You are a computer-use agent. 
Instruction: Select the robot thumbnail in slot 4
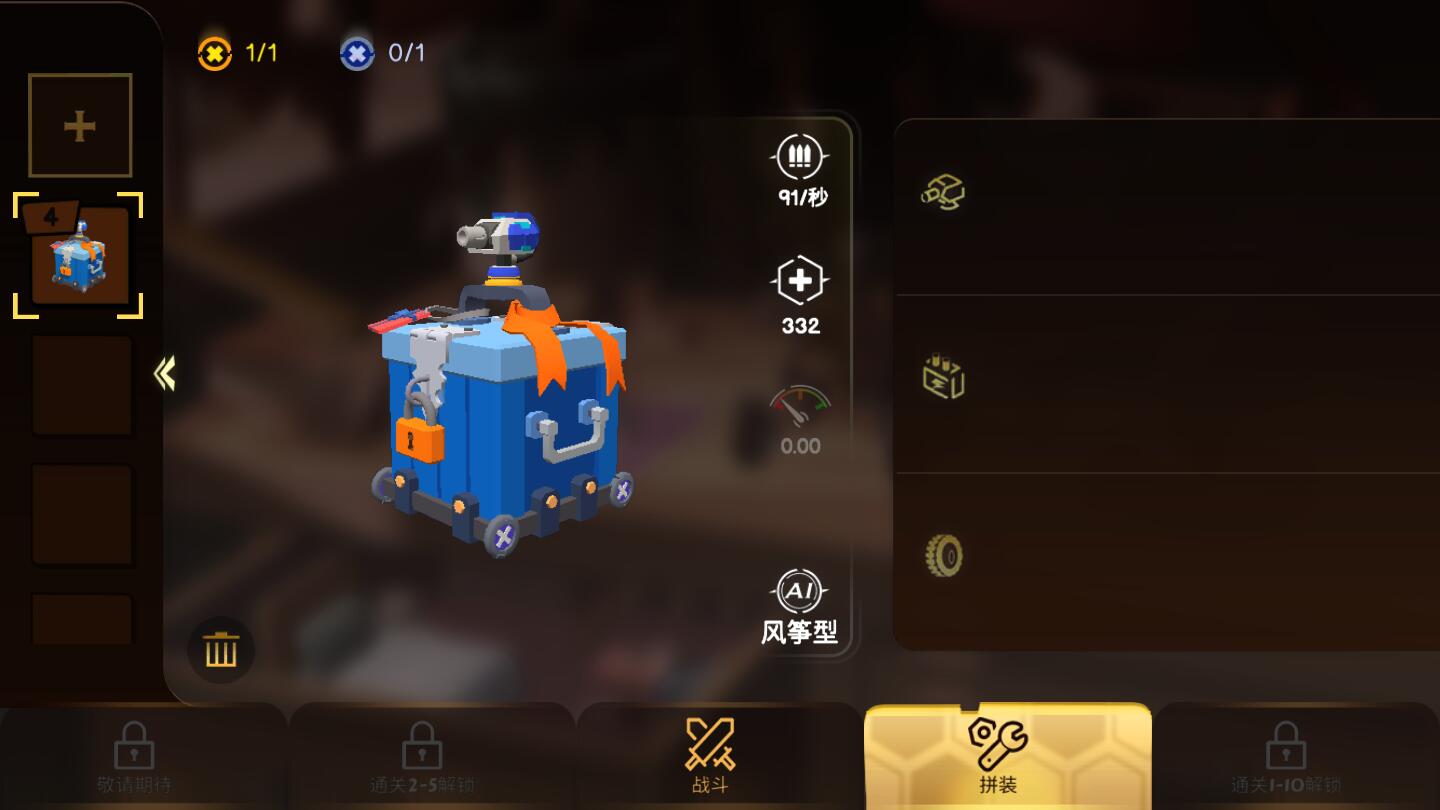[x=80, y=255]
